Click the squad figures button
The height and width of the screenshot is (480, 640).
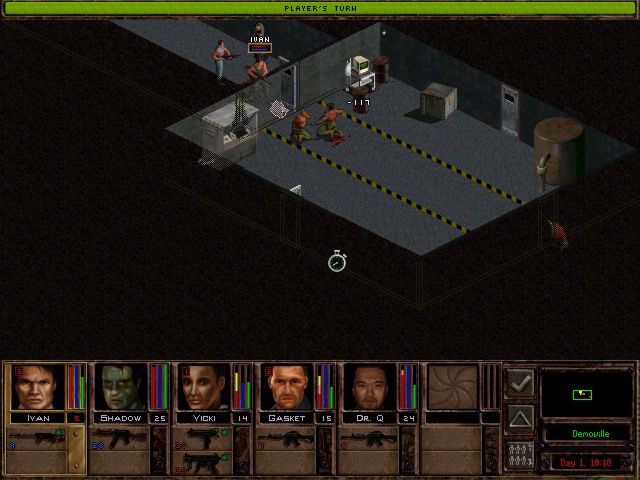520,453
